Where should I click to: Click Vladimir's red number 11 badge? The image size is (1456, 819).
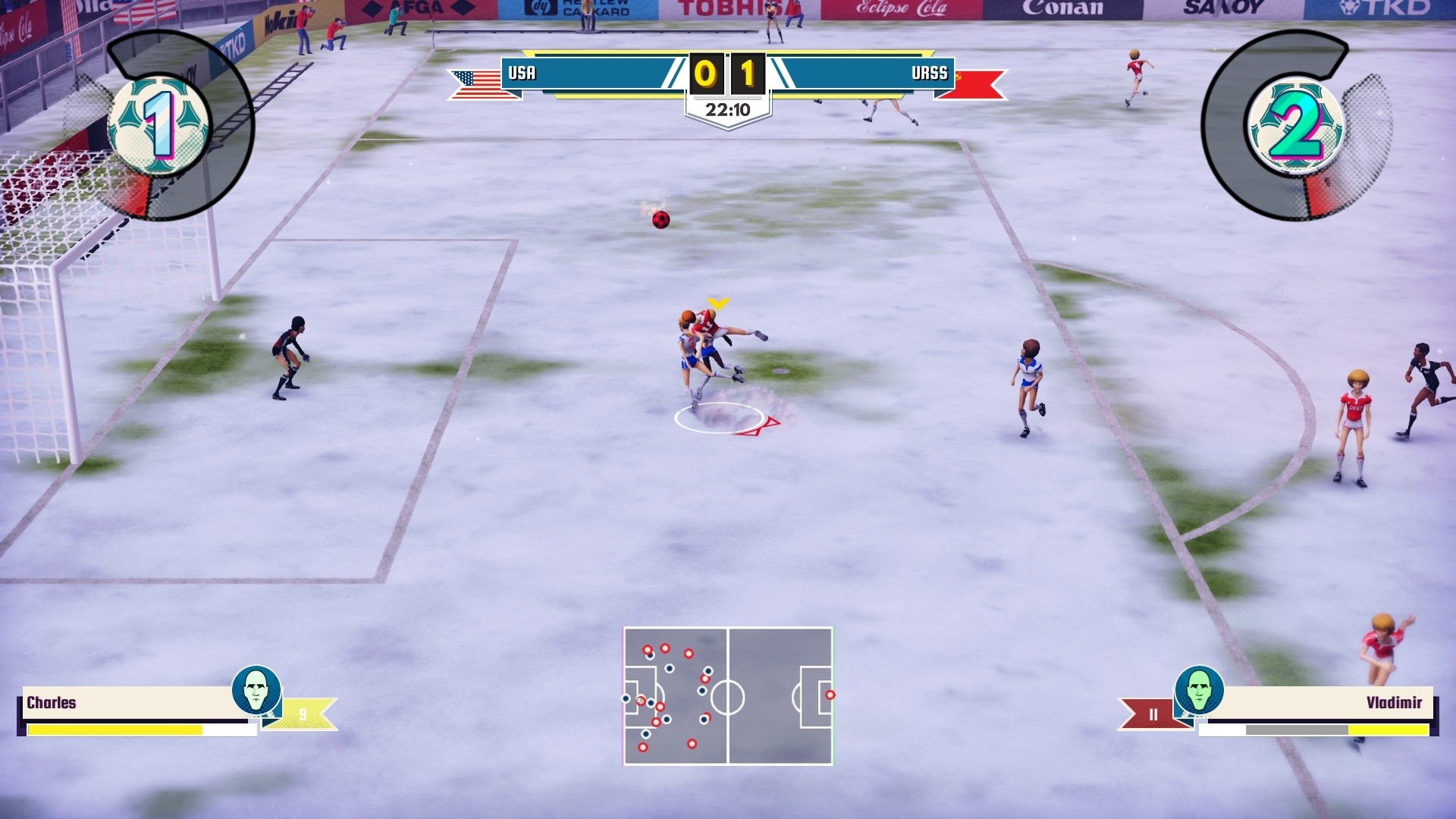click(1153, 714)
